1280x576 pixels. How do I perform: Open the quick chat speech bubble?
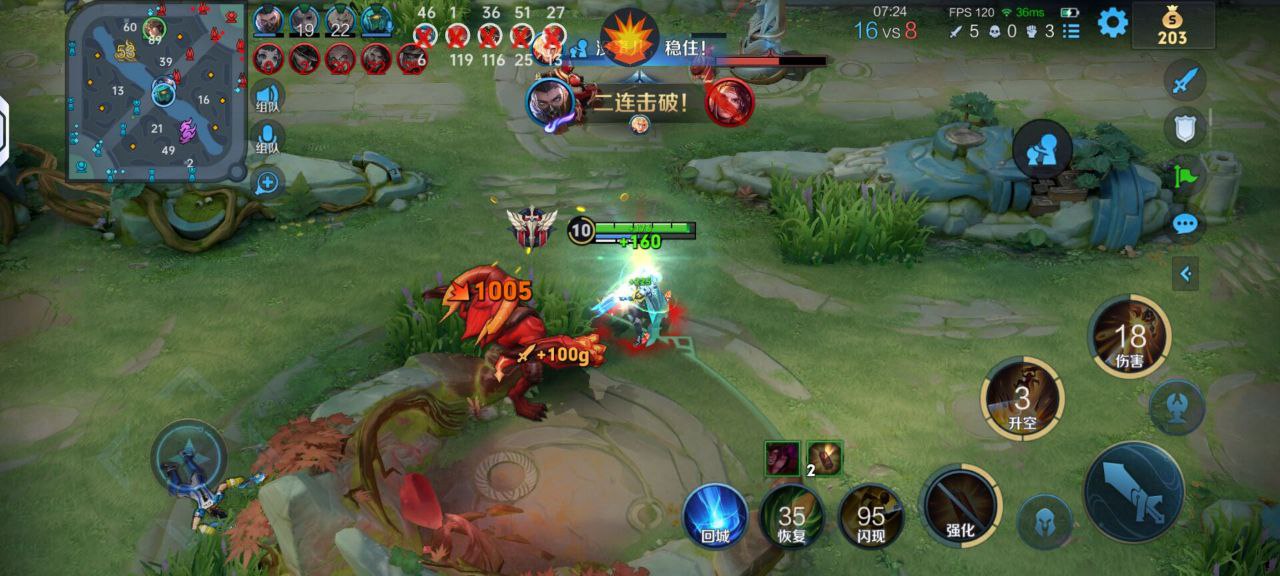pyautogui.click(x=1185, y=224)
